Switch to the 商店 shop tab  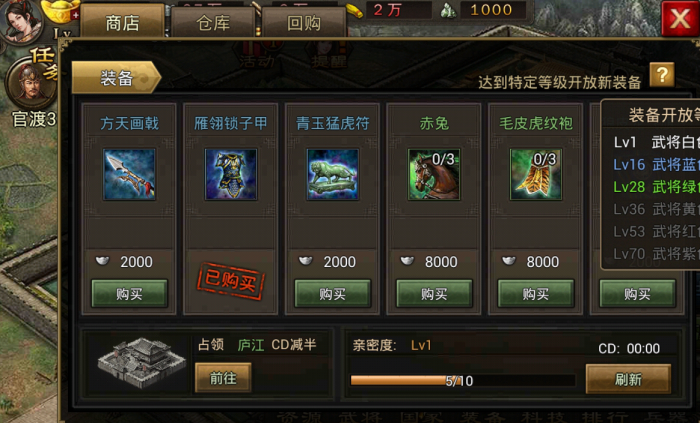point(122,22)
